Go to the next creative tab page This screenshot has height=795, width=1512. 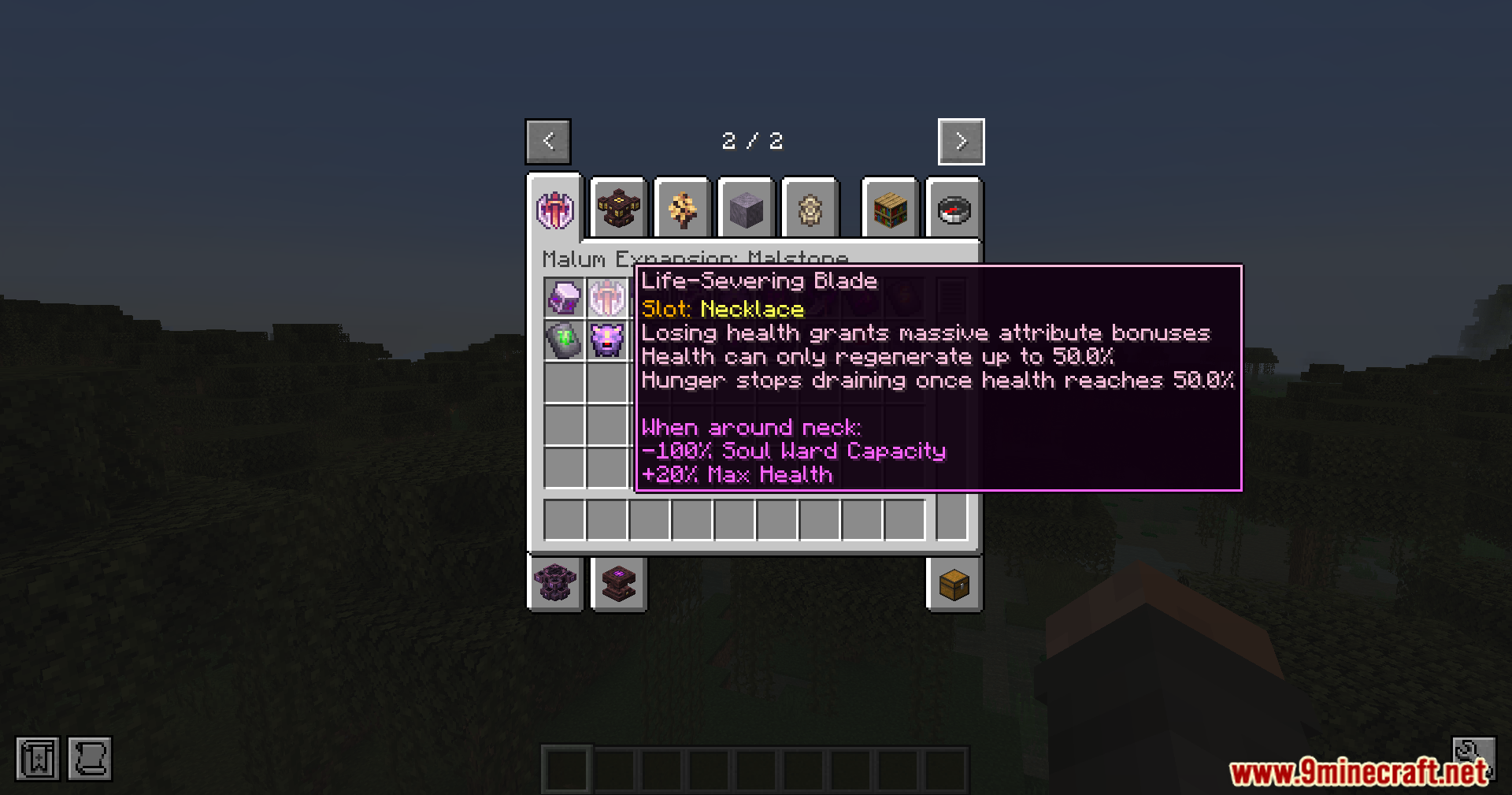point(961,142)
